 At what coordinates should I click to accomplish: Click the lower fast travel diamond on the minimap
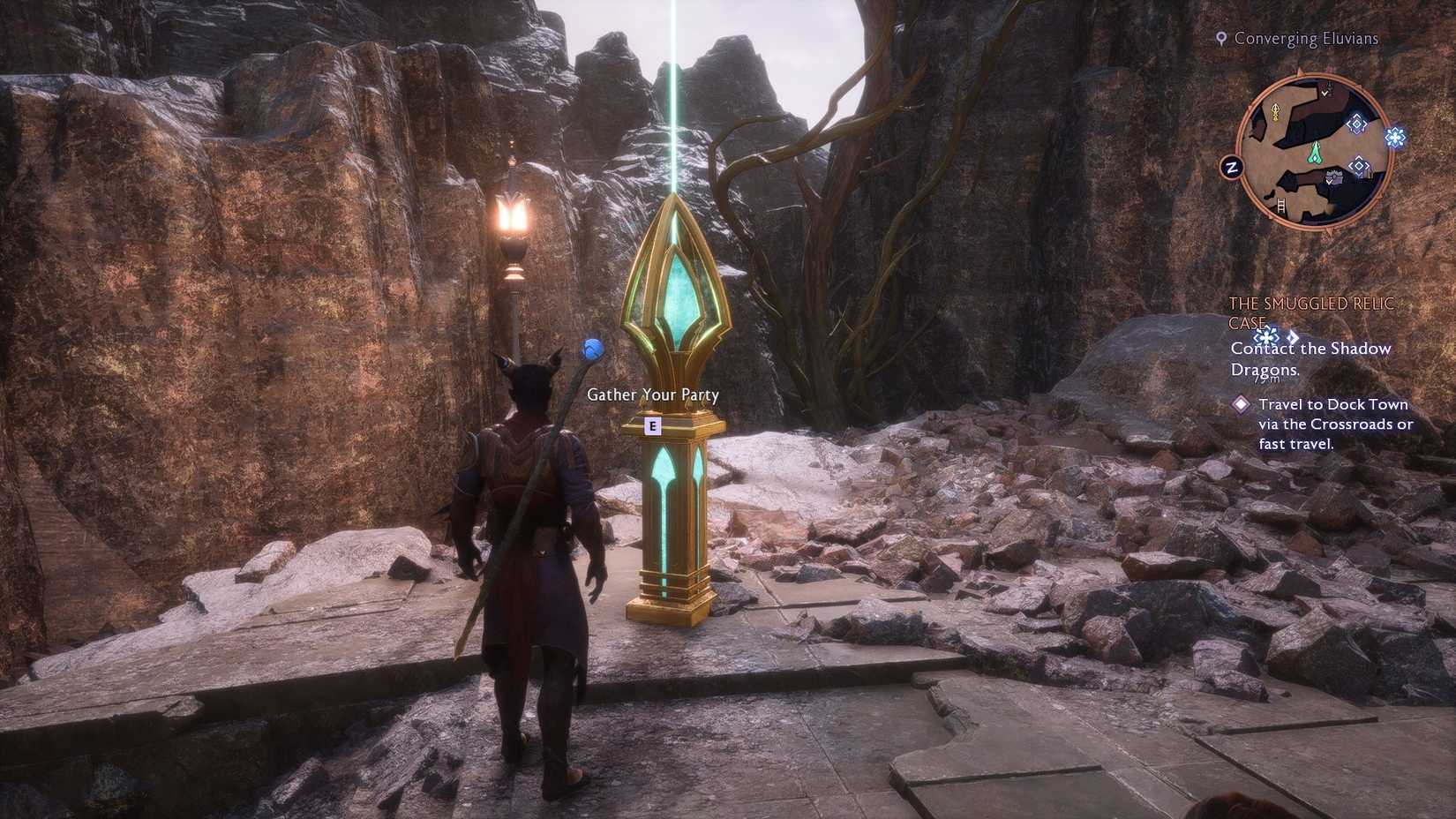pos(1359,166)
